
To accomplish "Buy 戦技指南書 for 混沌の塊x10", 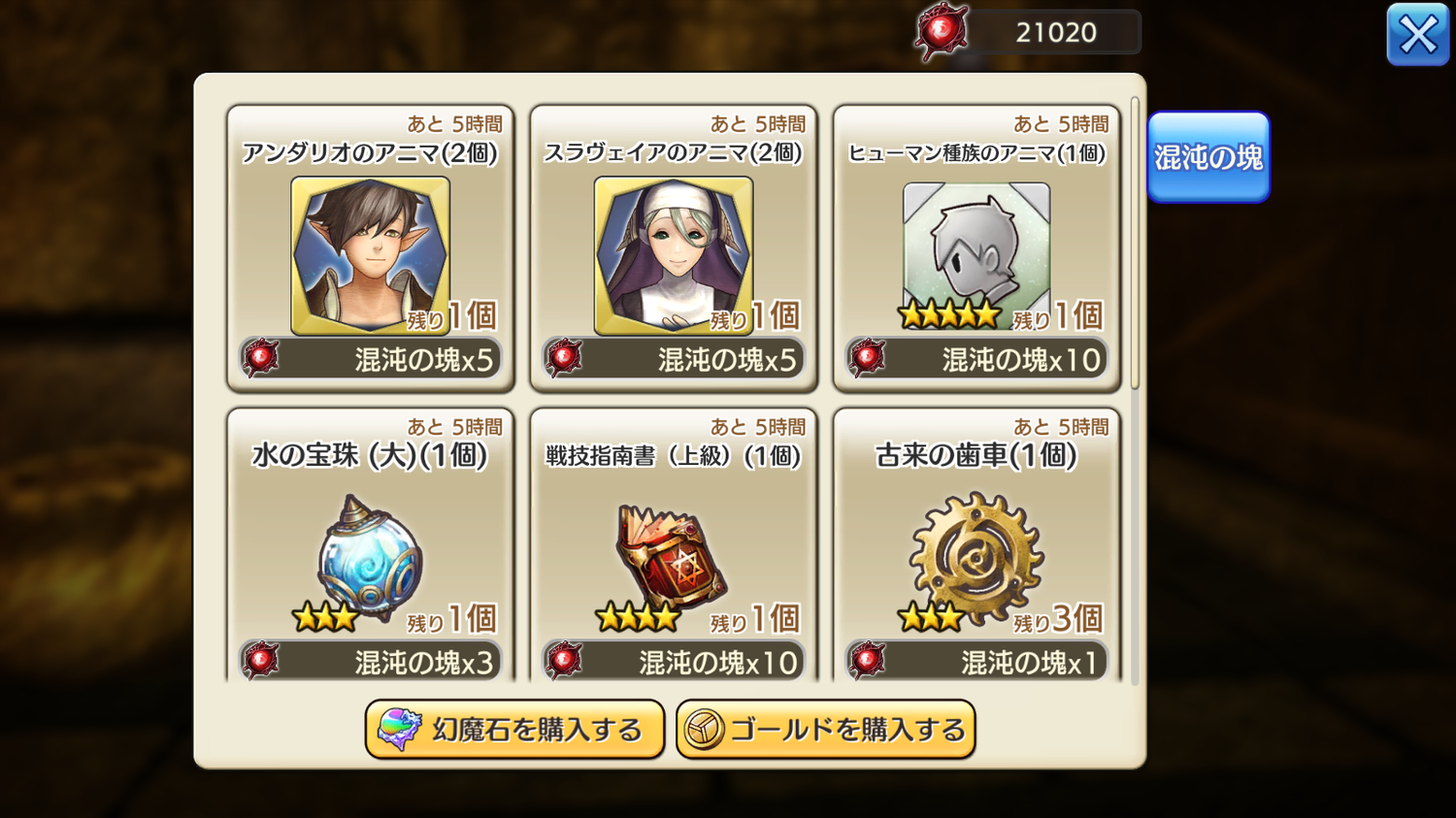I will (674, 662).
